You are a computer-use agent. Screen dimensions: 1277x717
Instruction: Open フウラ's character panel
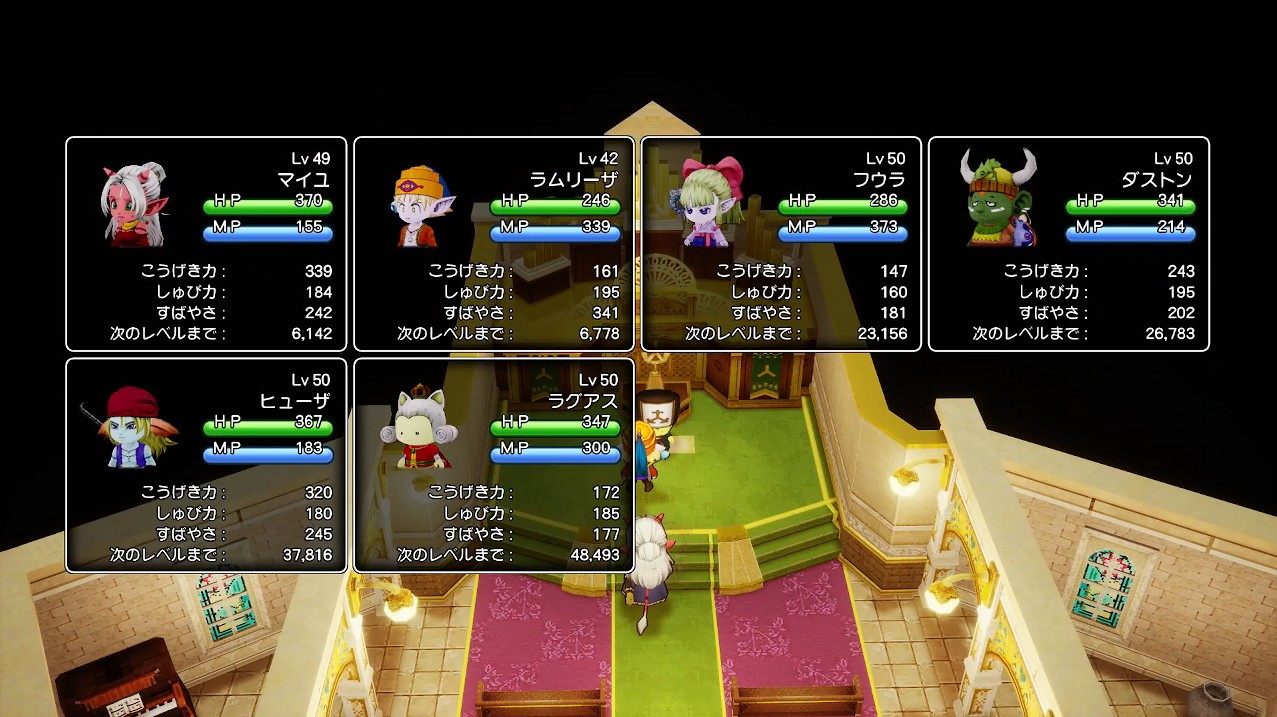pyautogui.click(x=781, y=244)
